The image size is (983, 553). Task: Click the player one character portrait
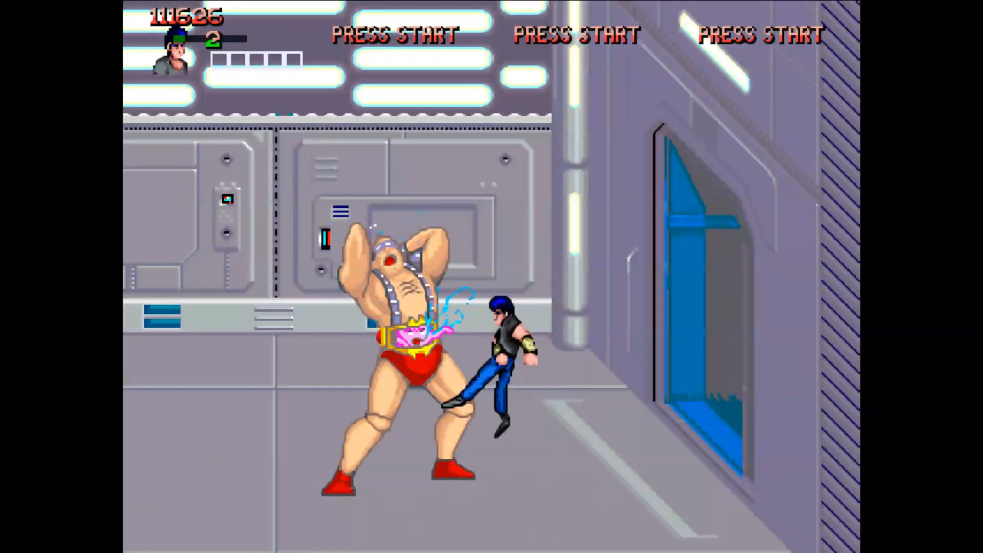(172, 54)
